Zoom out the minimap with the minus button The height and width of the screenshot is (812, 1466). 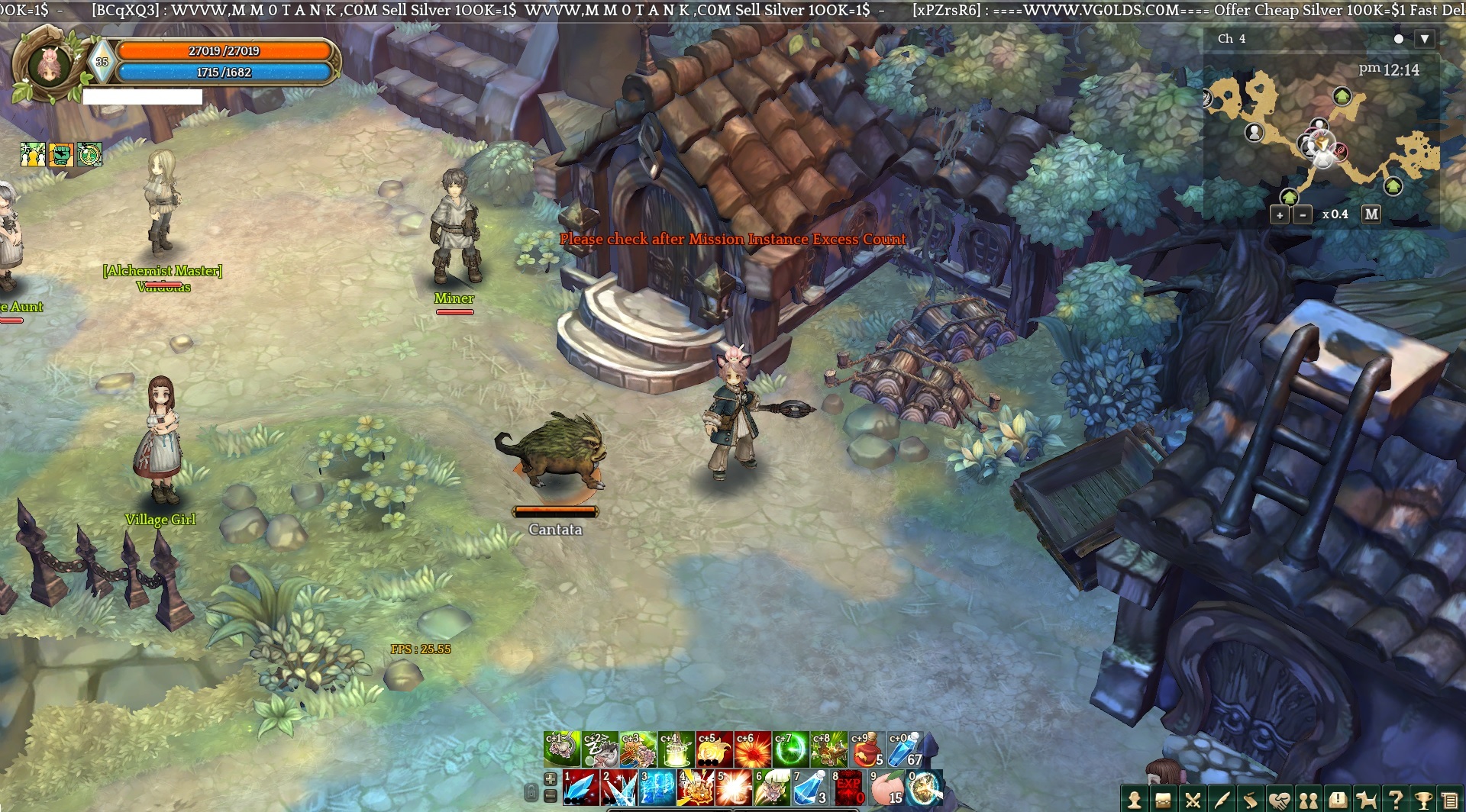1303,215
